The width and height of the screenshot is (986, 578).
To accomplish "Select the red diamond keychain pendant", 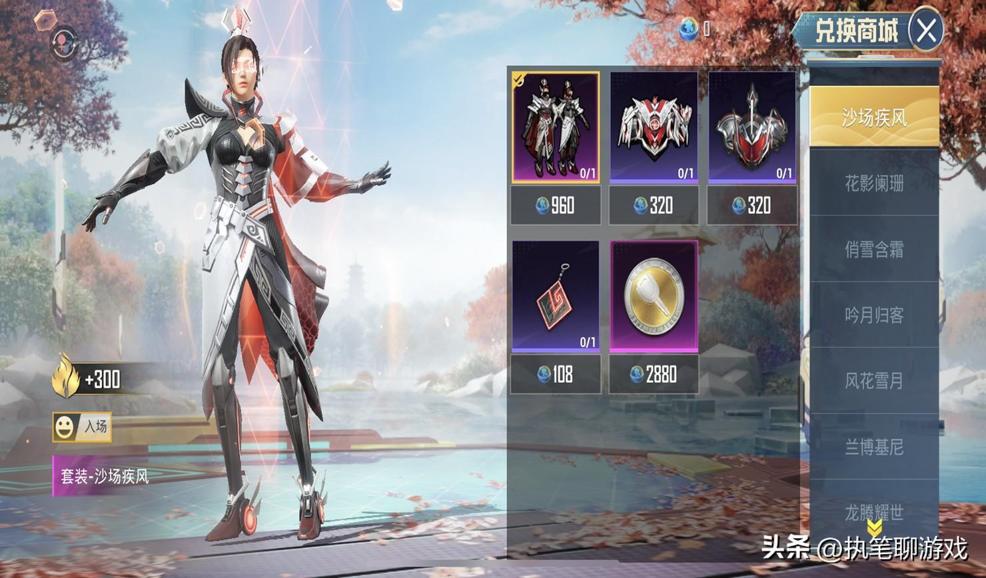I will pyautogui.click(x=556, y=296).
